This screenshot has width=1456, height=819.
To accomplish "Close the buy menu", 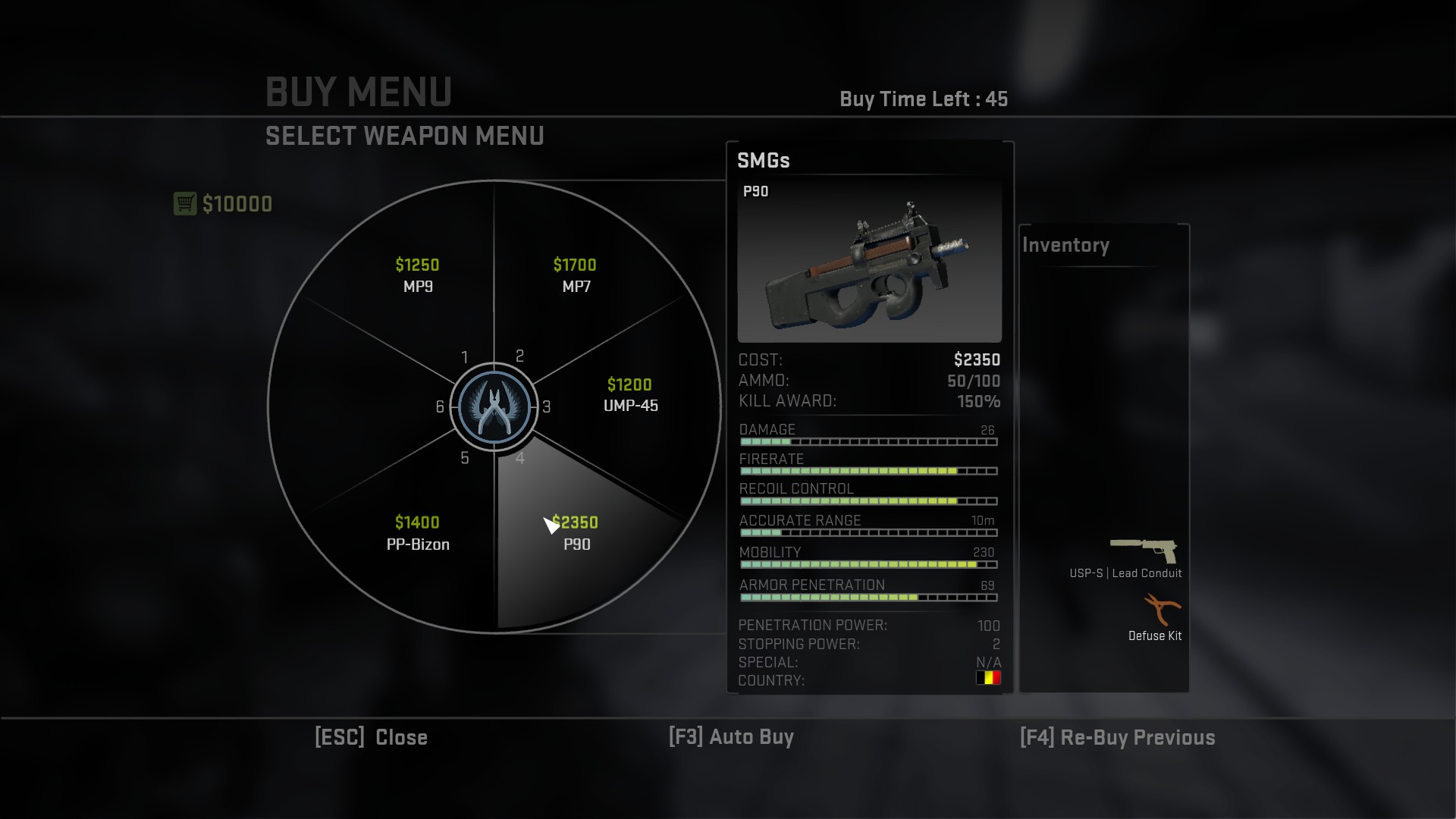I will click(371, 737).
